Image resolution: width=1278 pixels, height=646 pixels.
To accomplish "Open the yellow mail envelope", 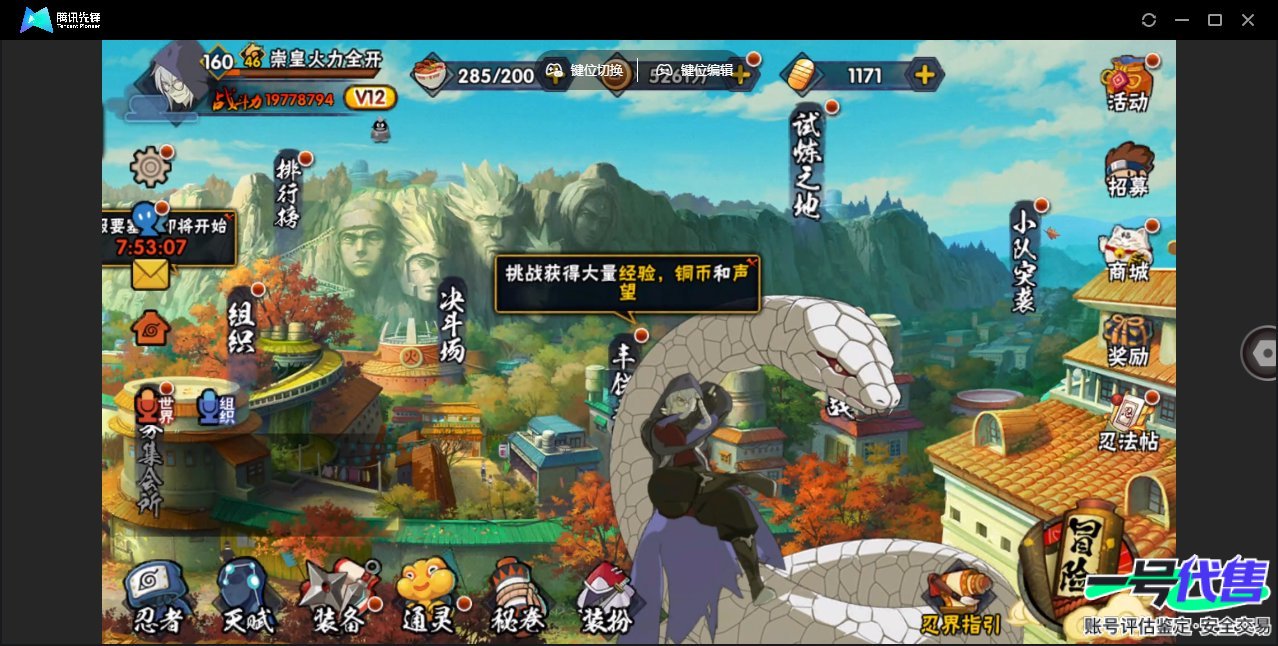I will pyautogui.click(x=150, y=274).
